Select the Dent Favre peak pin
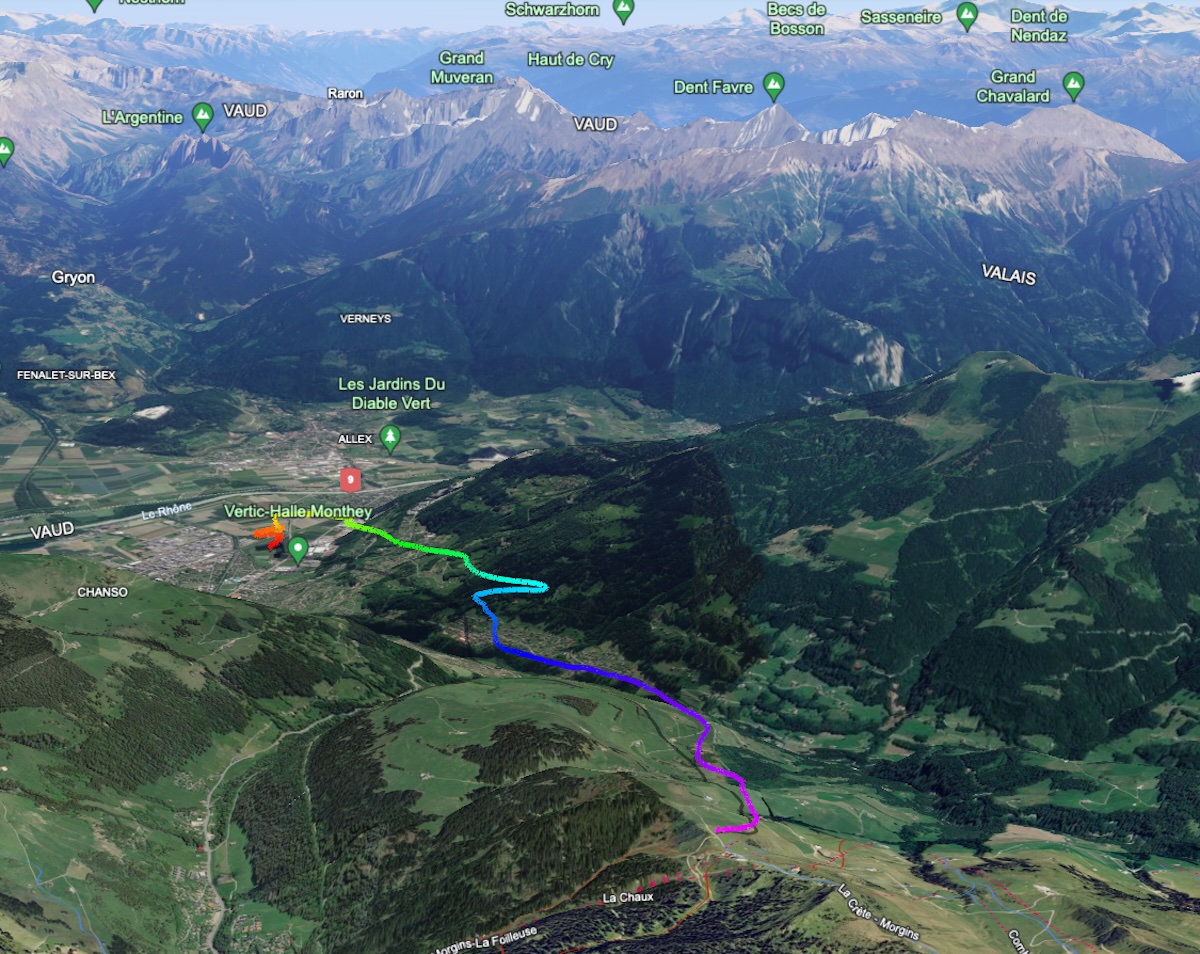The image size is (1200, 954). coord(773,86)
